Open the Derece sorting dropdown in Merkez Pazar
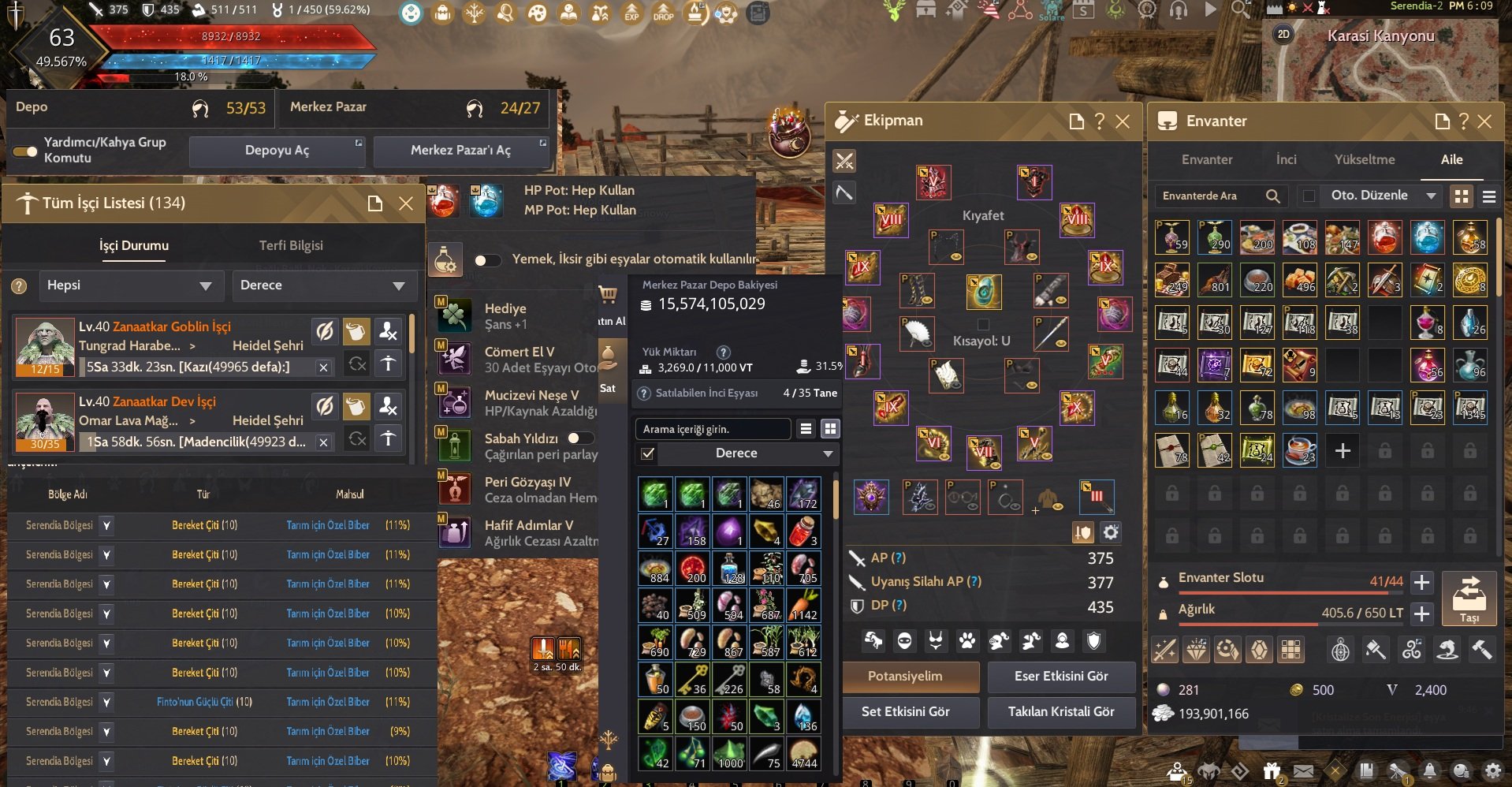1512x787 pixels. pos(736,453)
